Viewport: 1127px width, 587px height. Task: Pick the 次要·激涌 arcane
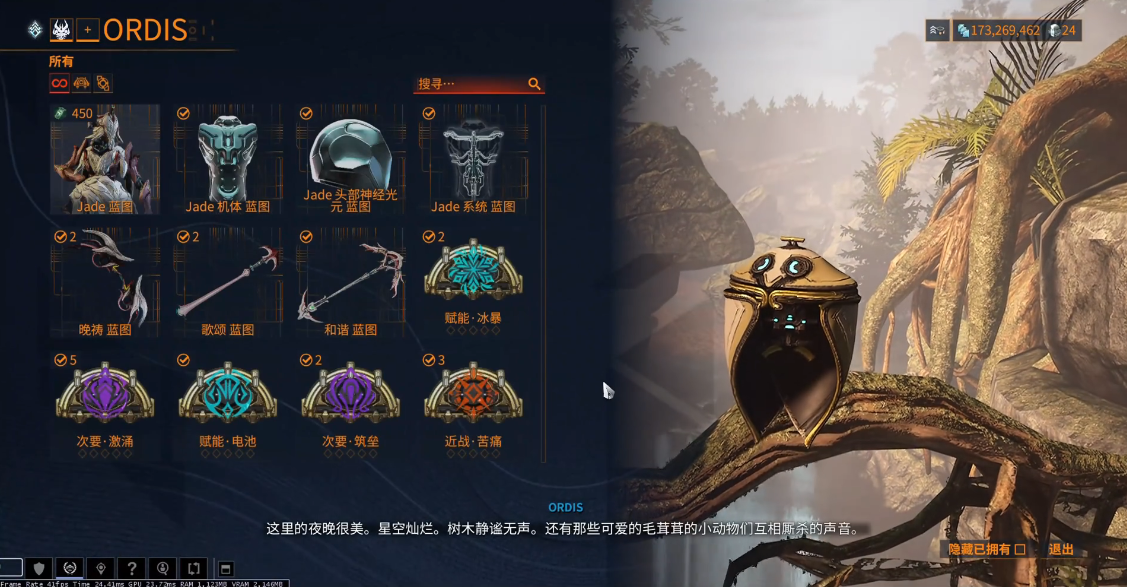(x=105, y=398)
